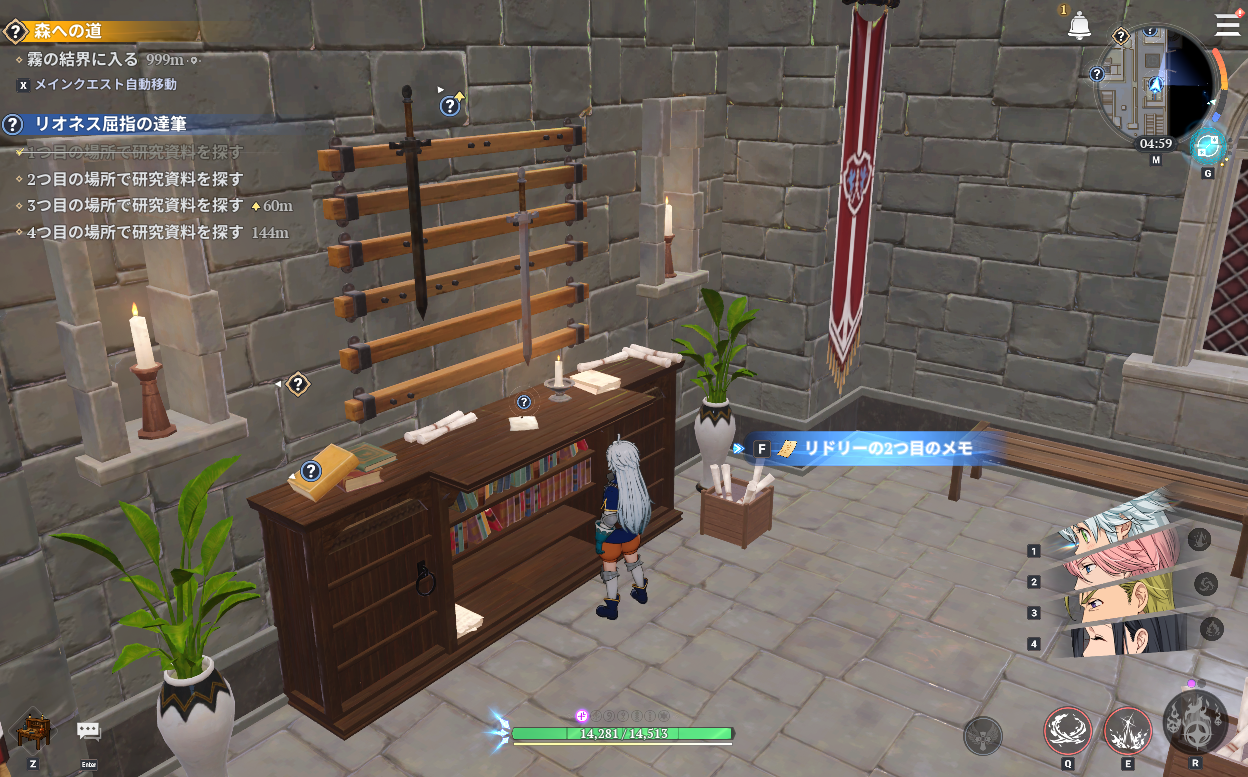This screenshot has width=1248, height=777.
Task: Open the notification bell
Action: tap(1079, 26)
